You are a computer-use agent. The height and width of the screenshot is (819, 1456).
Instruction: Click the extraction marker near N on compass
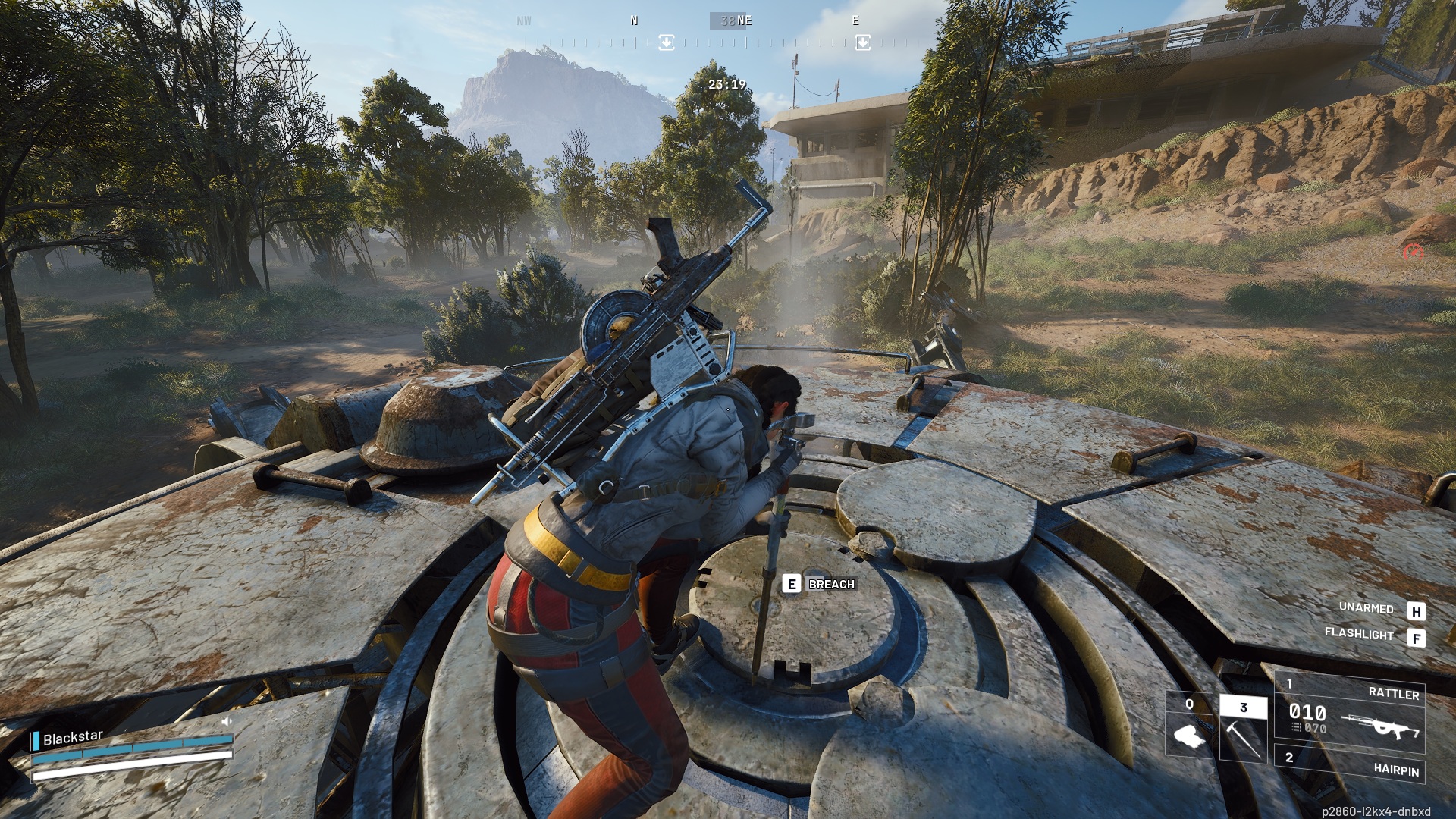[666, 42]
